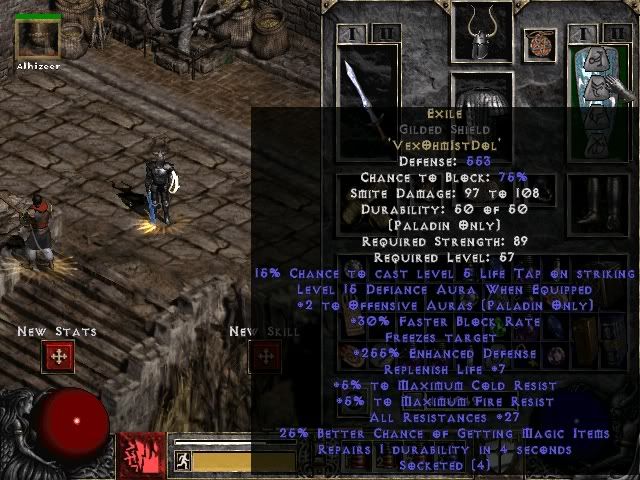Click the New Stats button
Screen dimensions: 640x480
pyautogui.click(x=58, y=357)
